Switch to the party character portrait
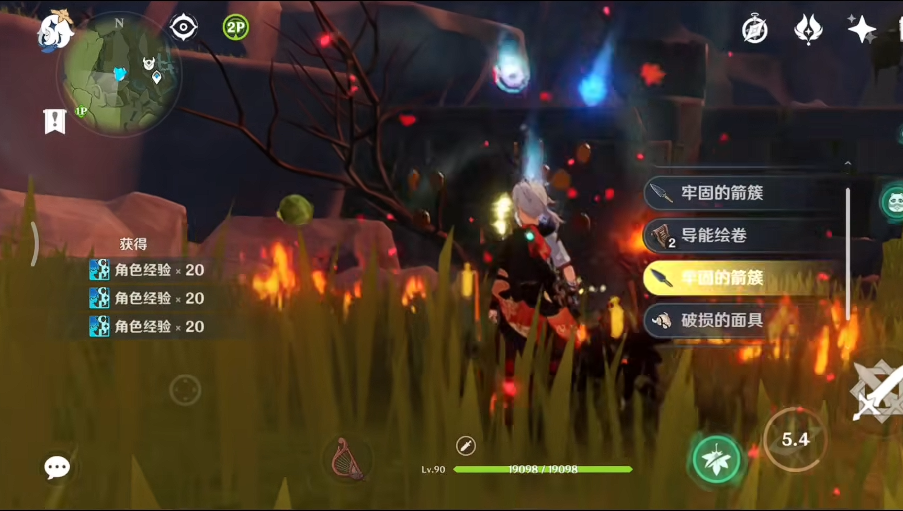 click(x=890, y=201)
